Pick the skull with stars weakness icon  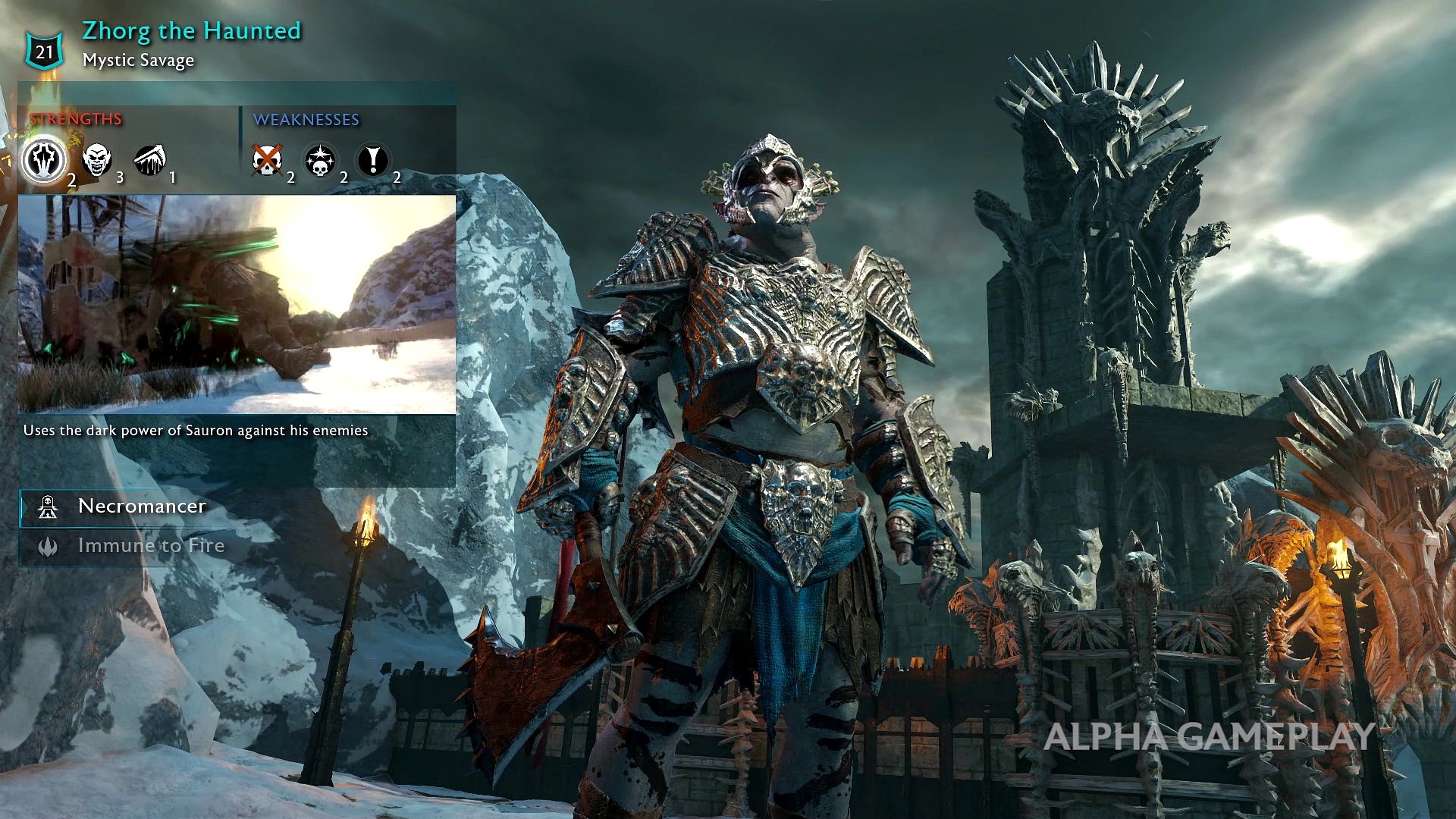[320, 161]
